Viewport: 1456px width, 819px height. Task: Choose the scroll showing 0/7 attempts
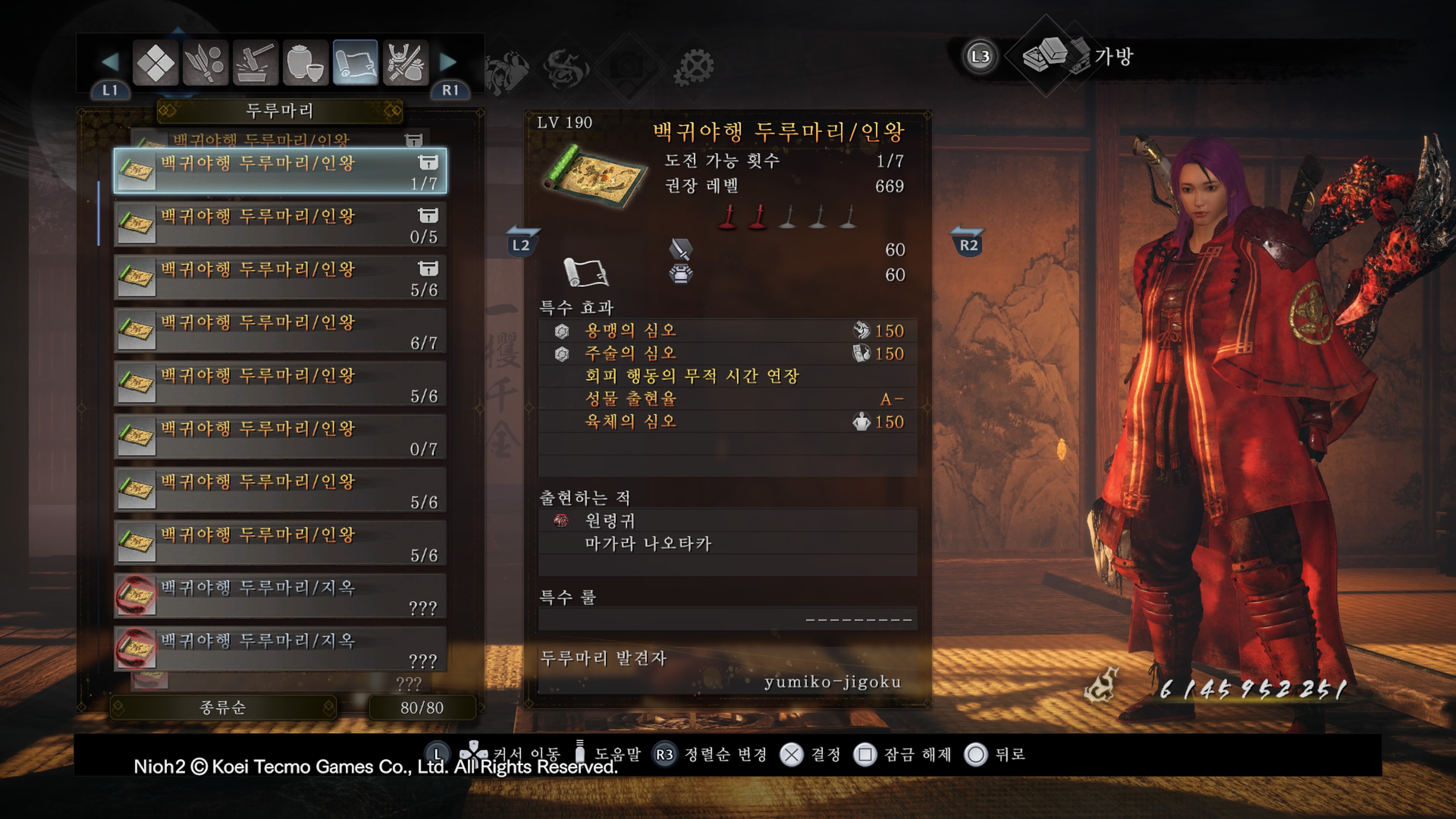(280, 437)
